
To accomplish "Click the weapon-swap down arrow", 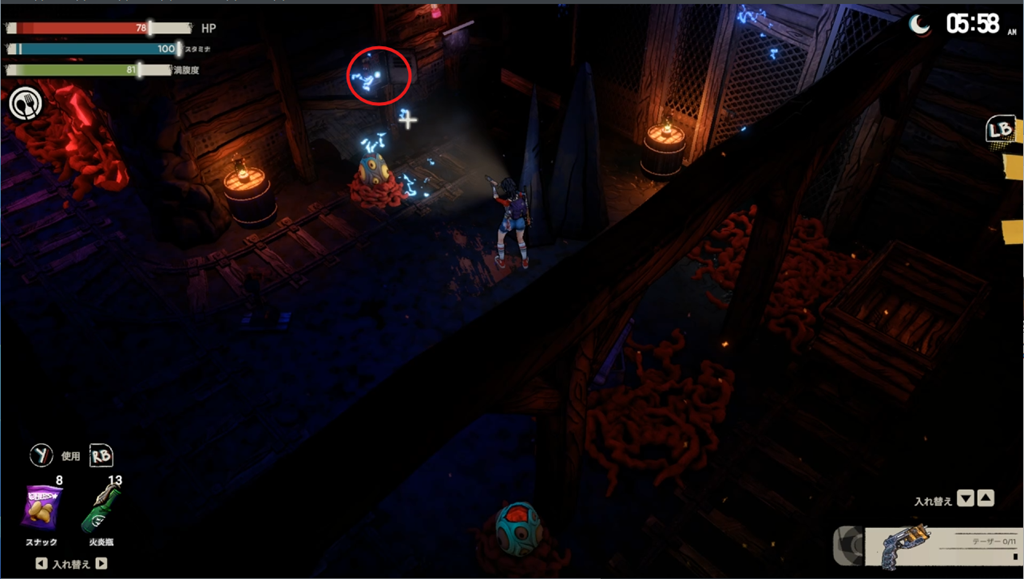I will (x=965, y=498).
